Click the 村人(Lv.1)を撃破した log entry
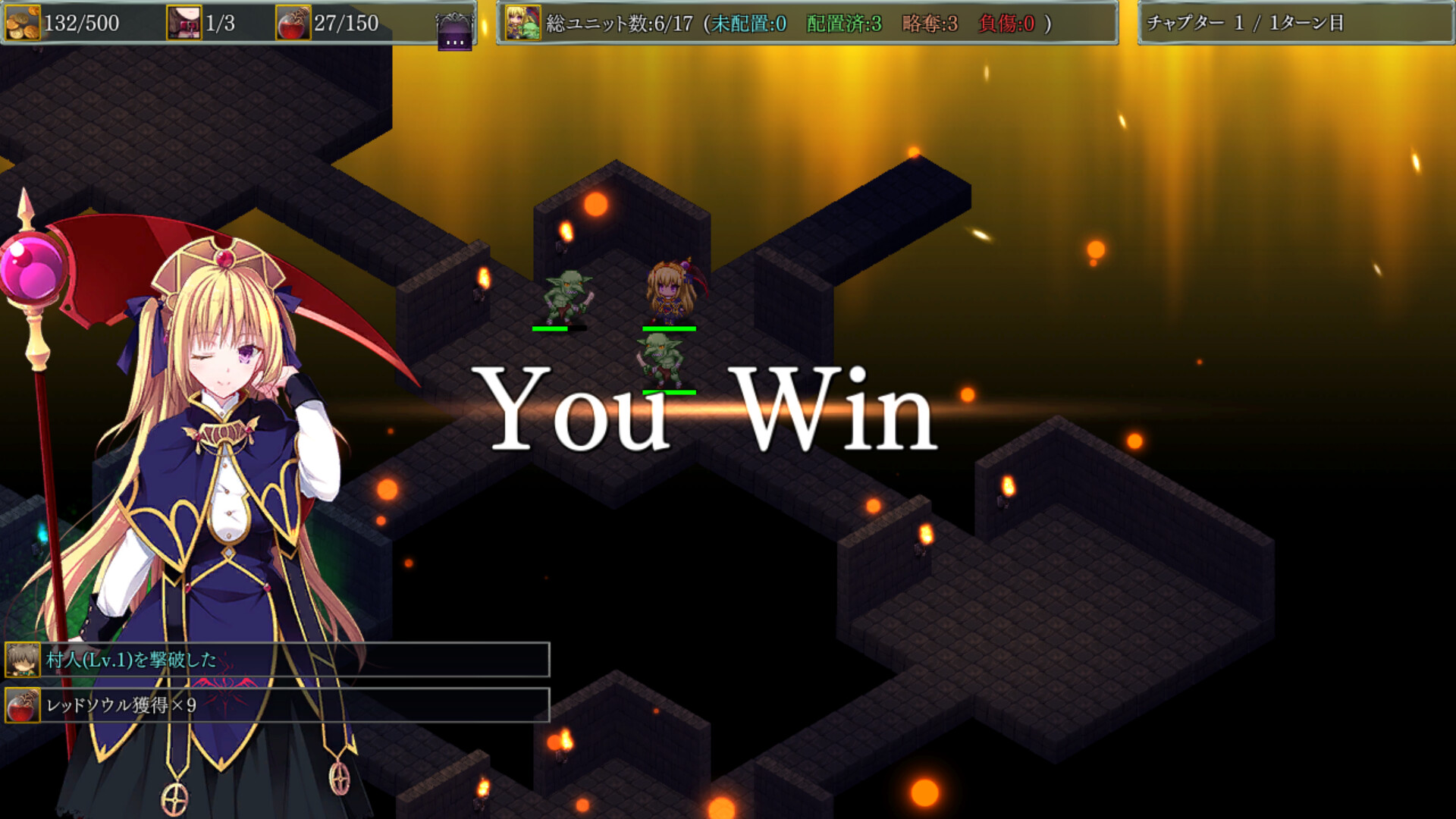This screenshot has height=819, width=1456. coord(296,660)
